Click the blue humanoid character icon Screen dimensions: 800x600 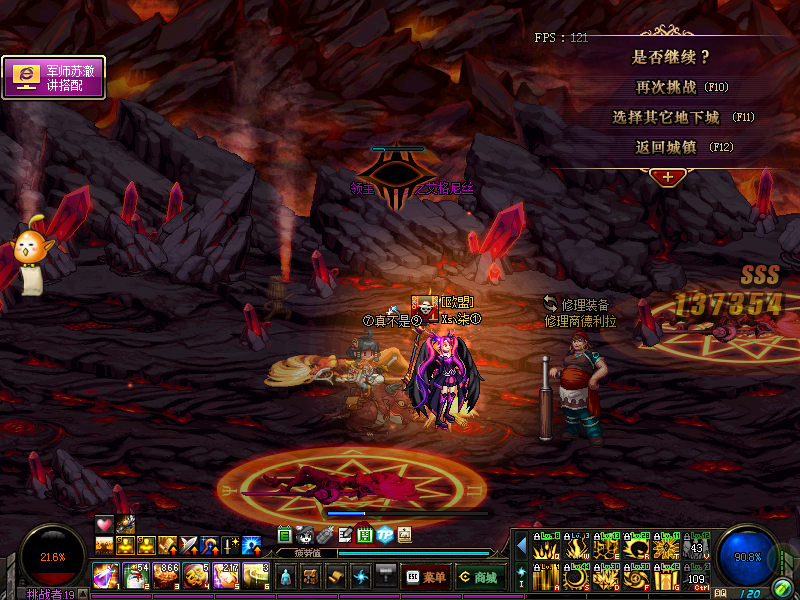click(x=286, y=577)
